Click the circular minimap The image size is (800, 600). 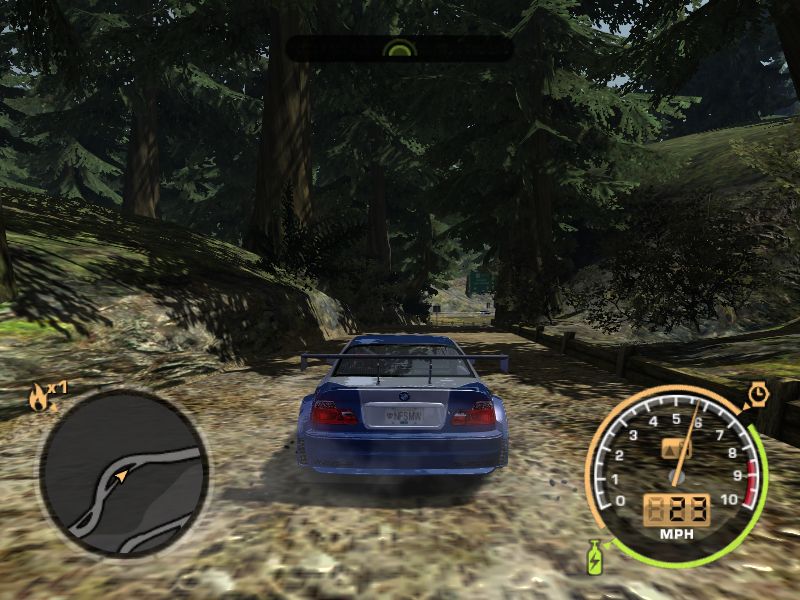pyautogui.click(x=123, y=473)
